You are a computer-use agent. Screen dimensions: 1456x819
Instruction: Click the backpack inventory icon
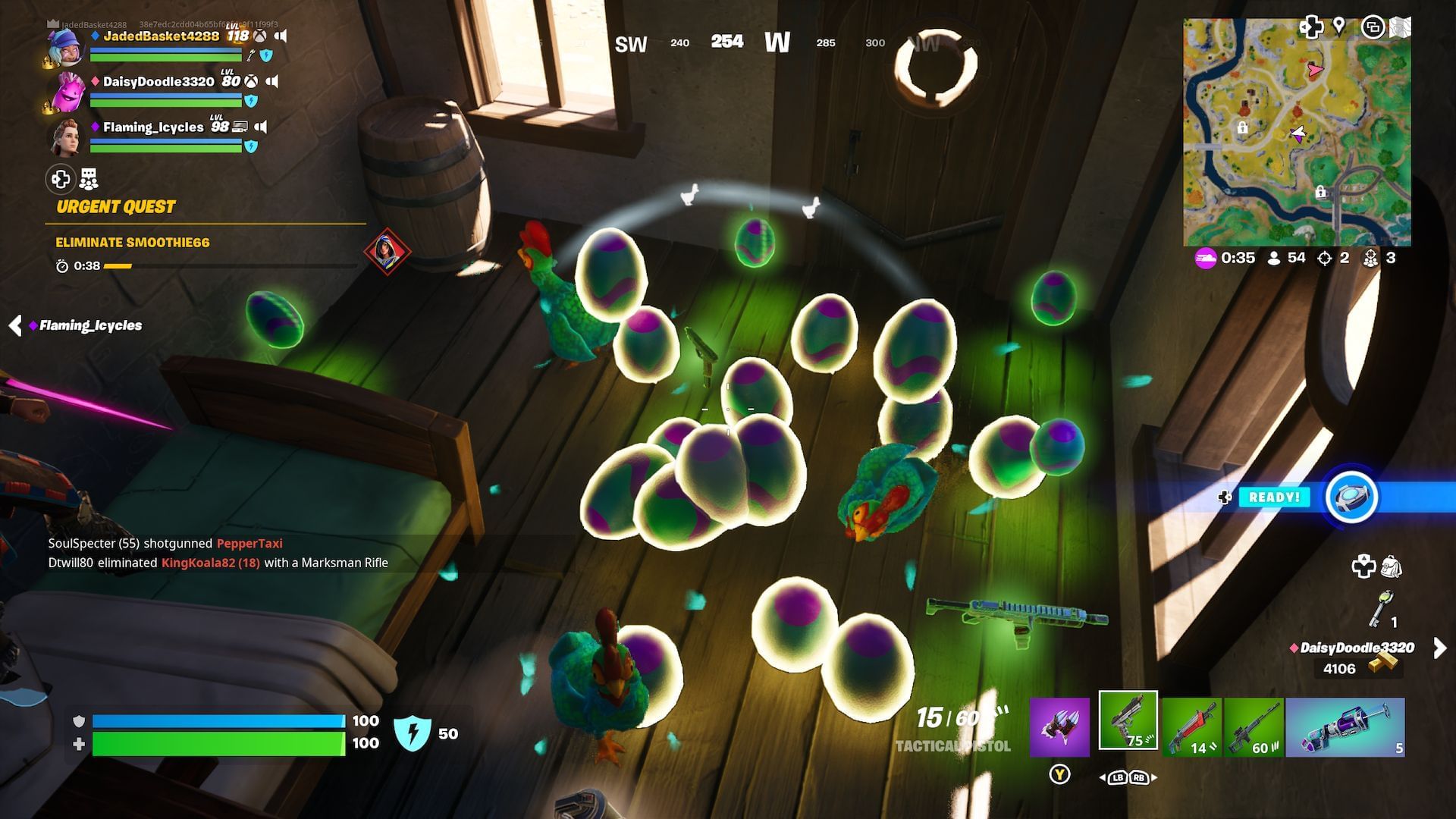click(x=1389, y=565)
